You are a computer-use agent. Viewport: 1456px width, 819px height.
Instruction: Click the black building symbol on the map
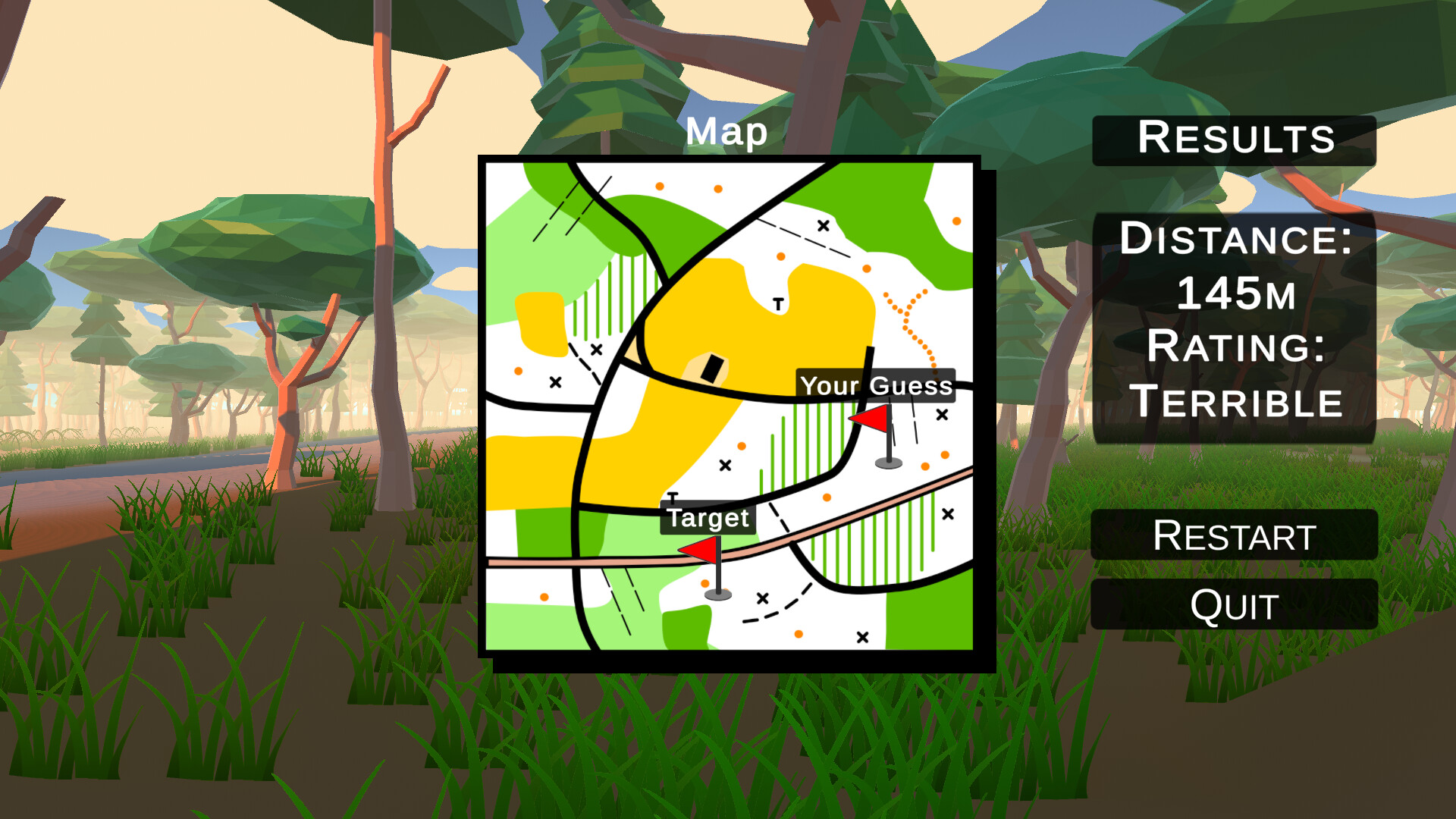[x=711, y=369]
